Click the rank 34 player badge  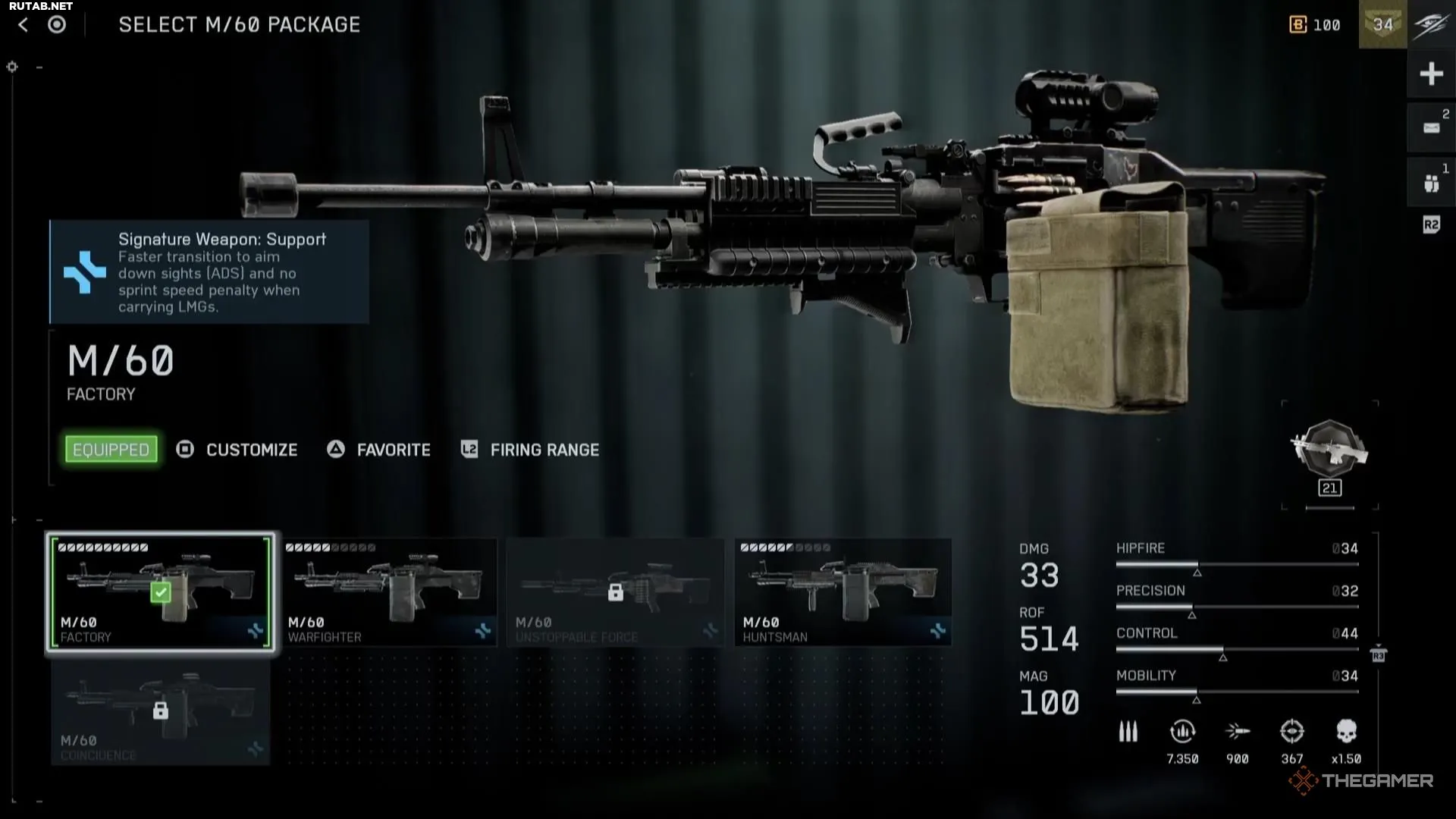(1382, 24)
